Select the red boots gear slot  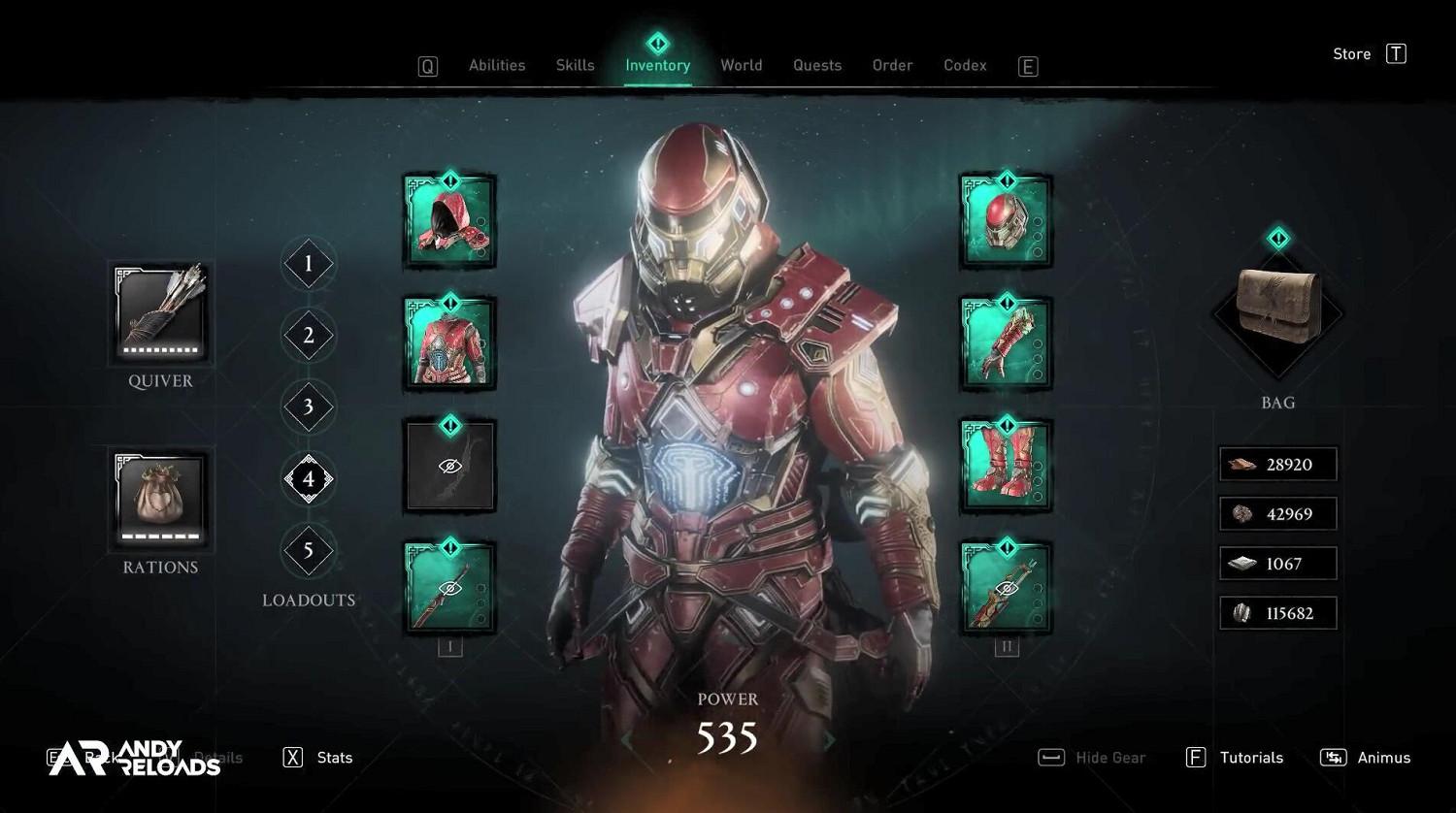(1006, 466)
